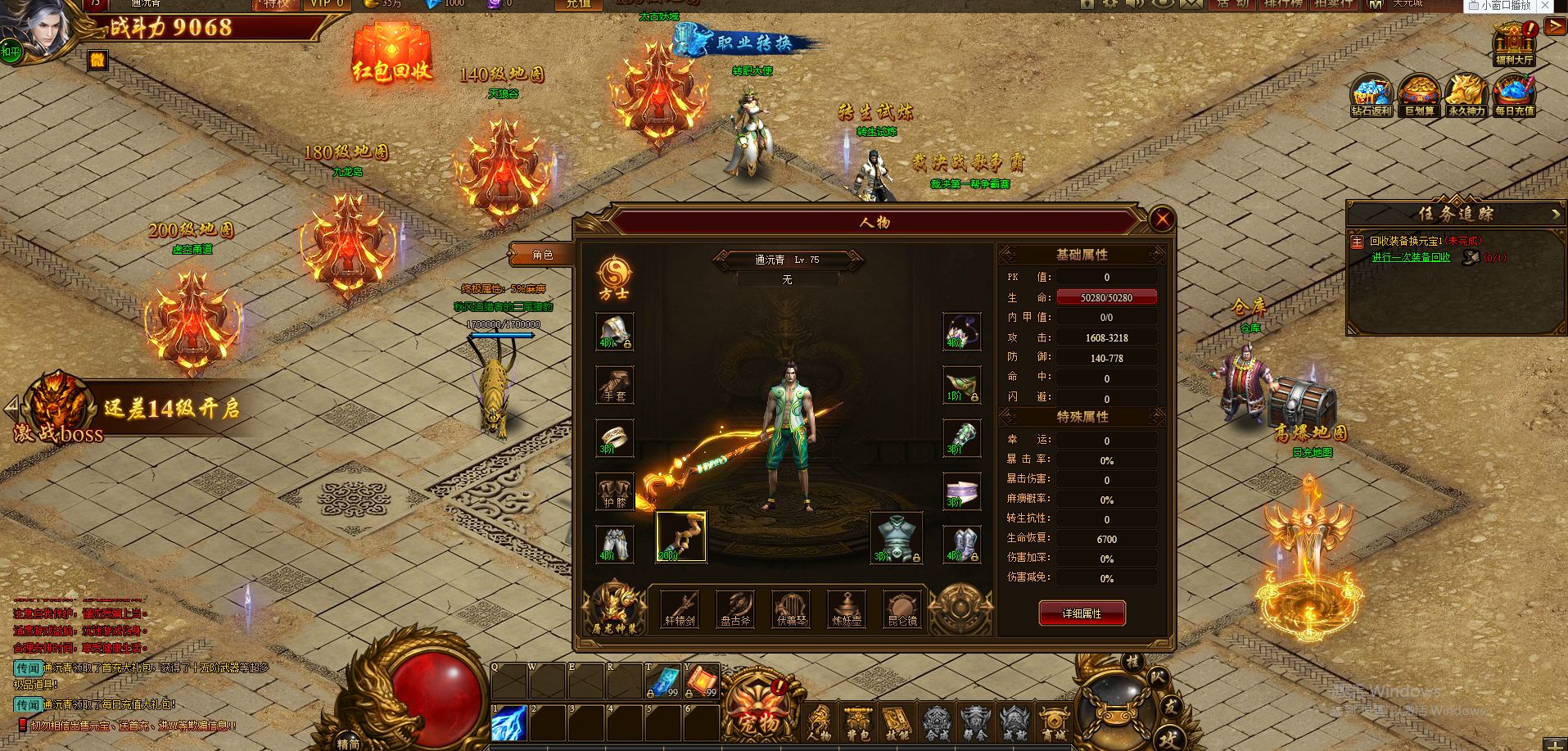The height and width of the screenshot is (751, 1568).
Task: Open the 技能 skills book
Action: (x=896, y=724)
